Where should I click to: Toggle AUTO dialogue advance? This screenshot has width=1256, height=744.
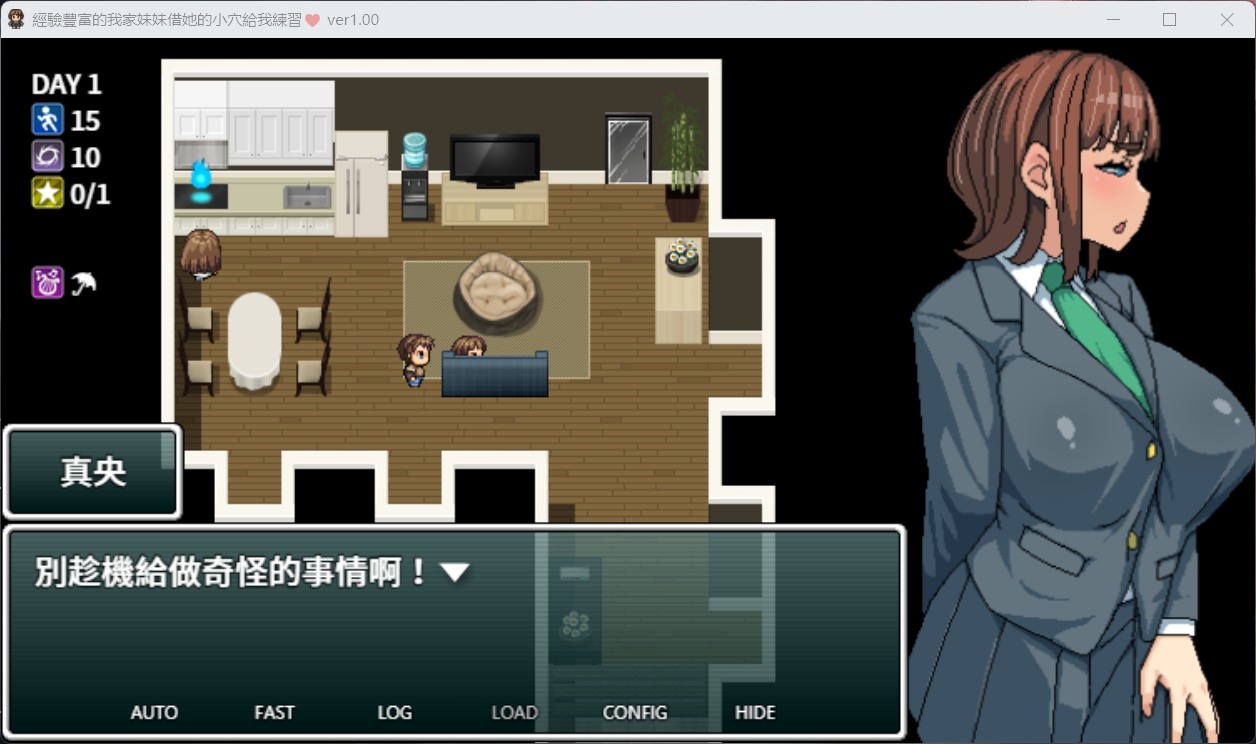154,713
